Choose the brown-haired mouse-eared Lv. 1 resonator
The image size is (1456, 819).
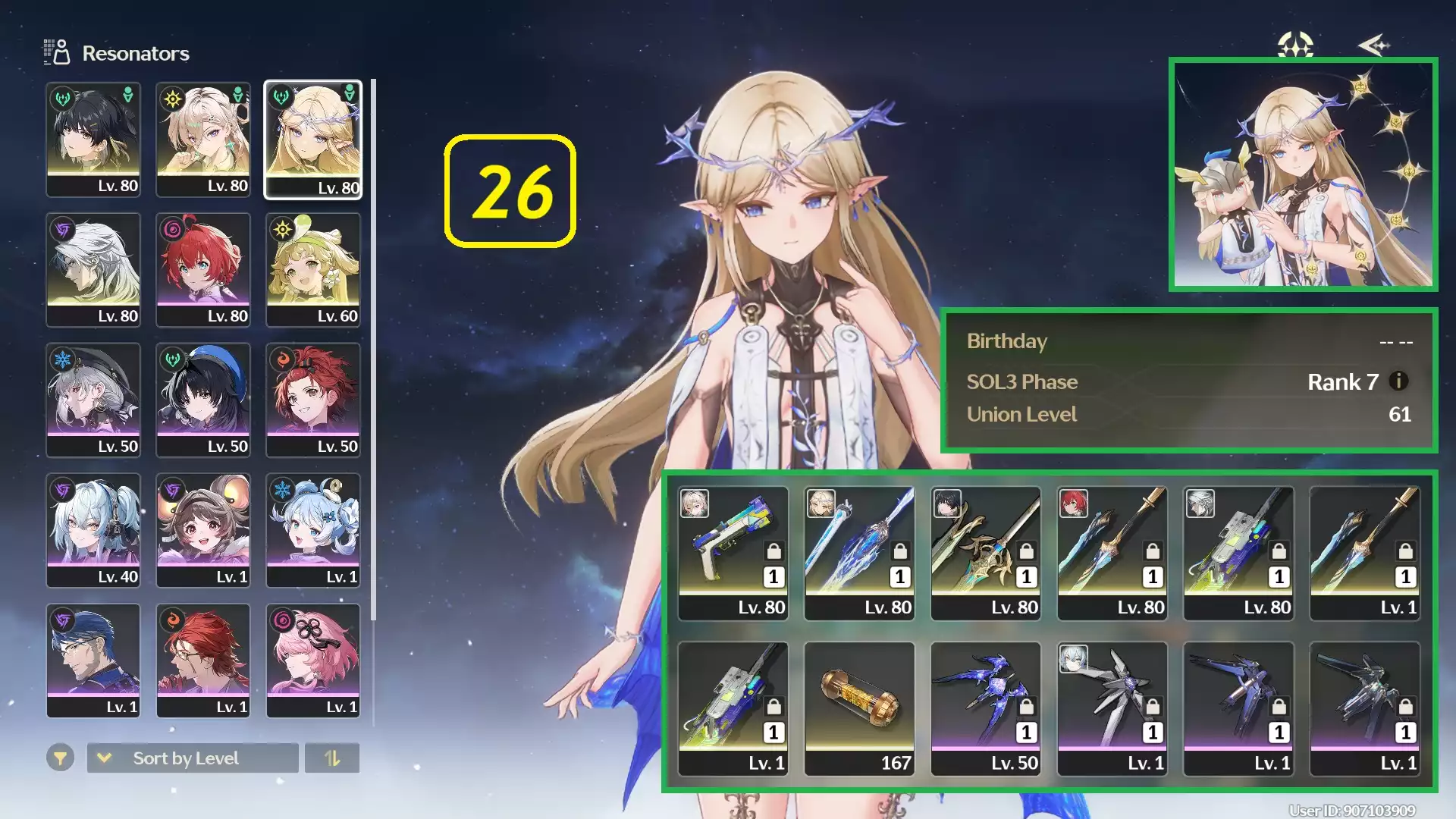(x=203, y=531)
